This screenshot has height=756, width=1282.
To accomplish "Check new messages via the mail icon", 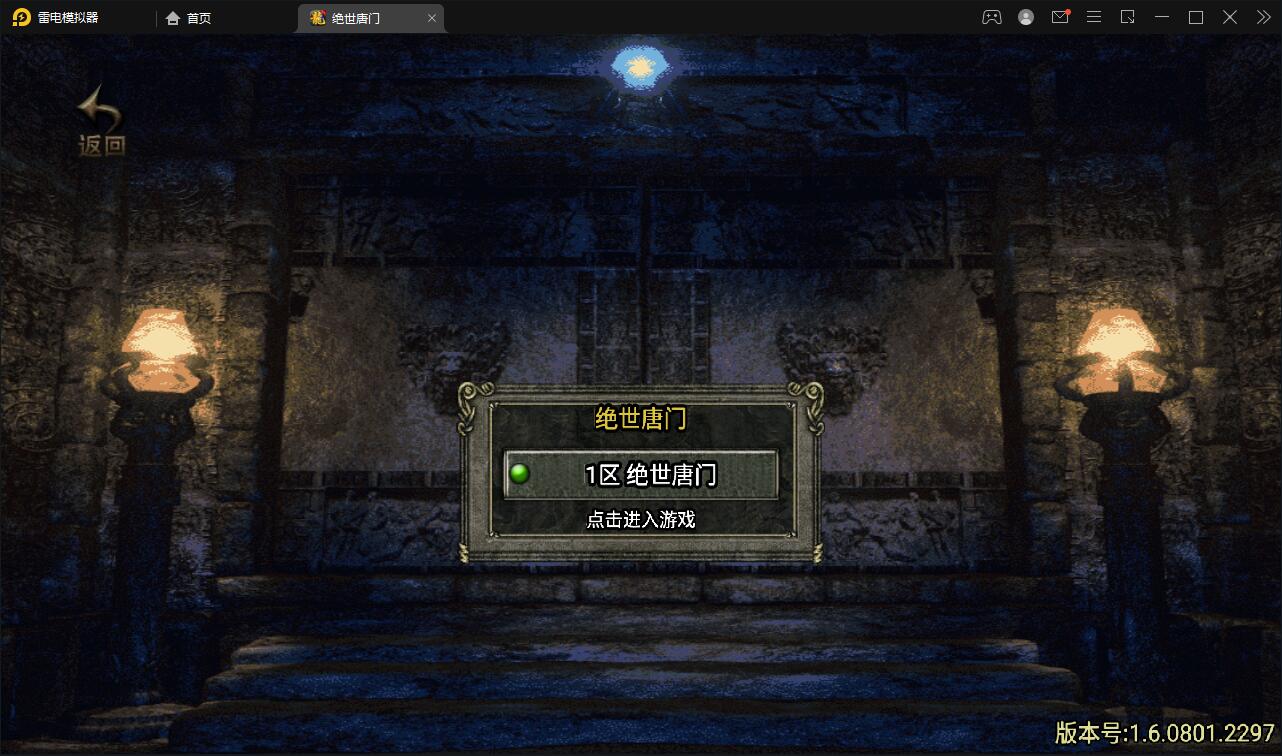I will (x=1060, y=17).
